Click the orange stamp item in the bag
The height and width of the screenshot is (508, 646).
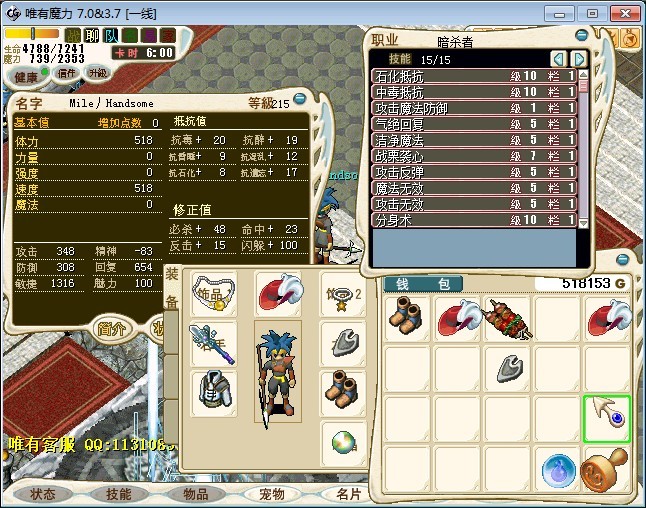click(606, 470)
